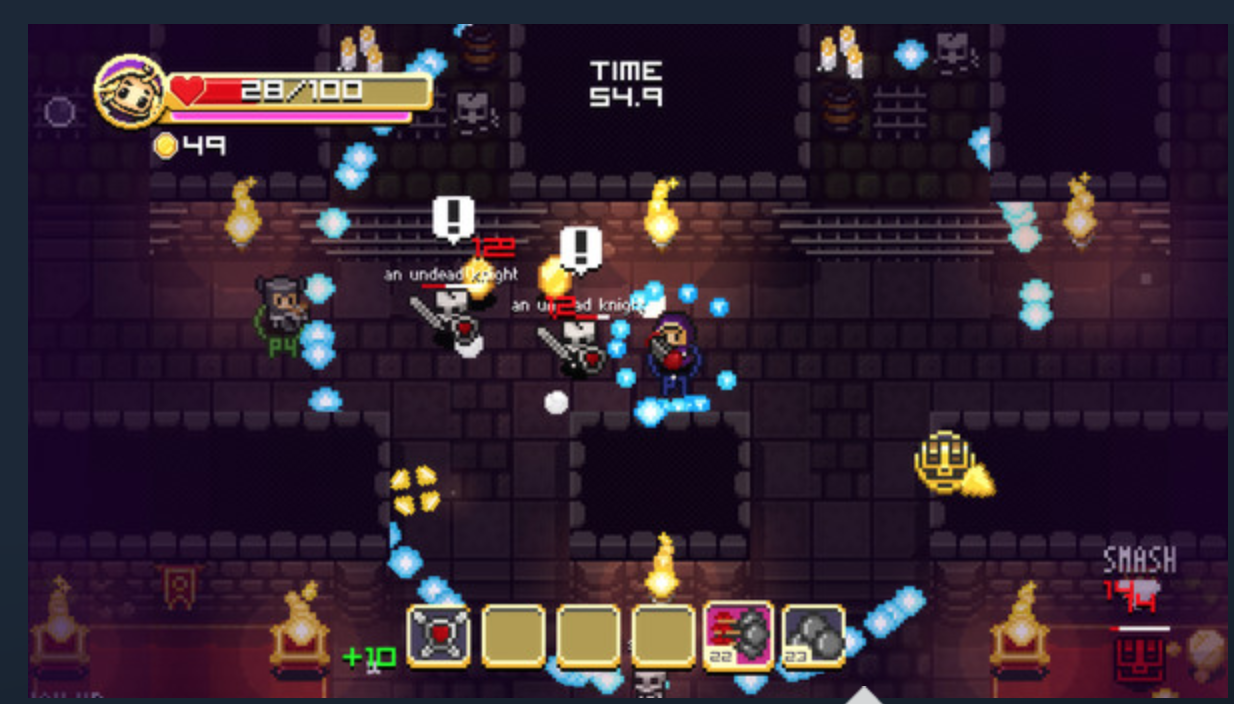Click the purple-hooded player portrait

coord(129,92)
